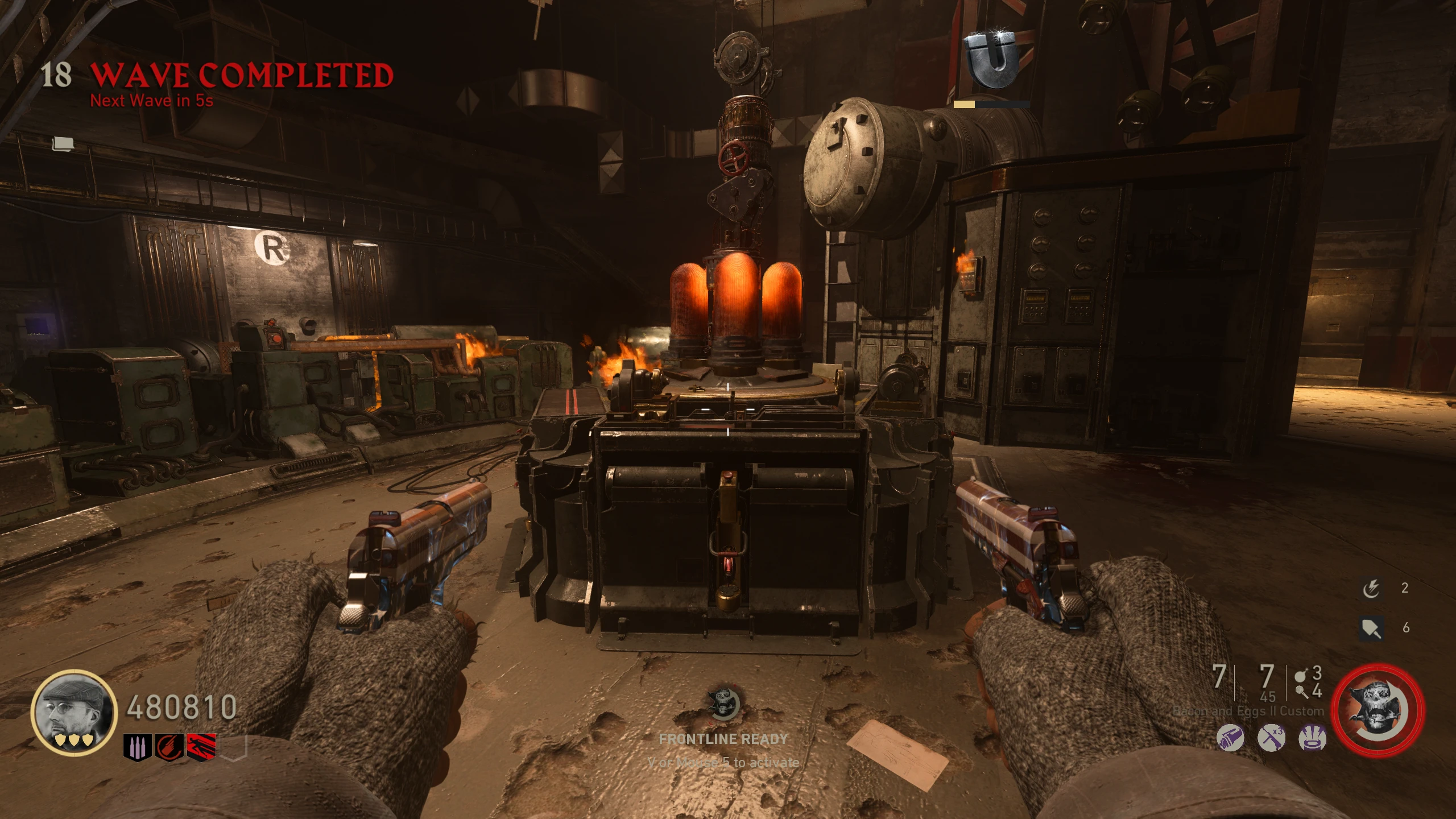Click the x3 weapon mod icon
Image resolution: width=1456 pixels, height=819 pixels.
(1271, 739)
